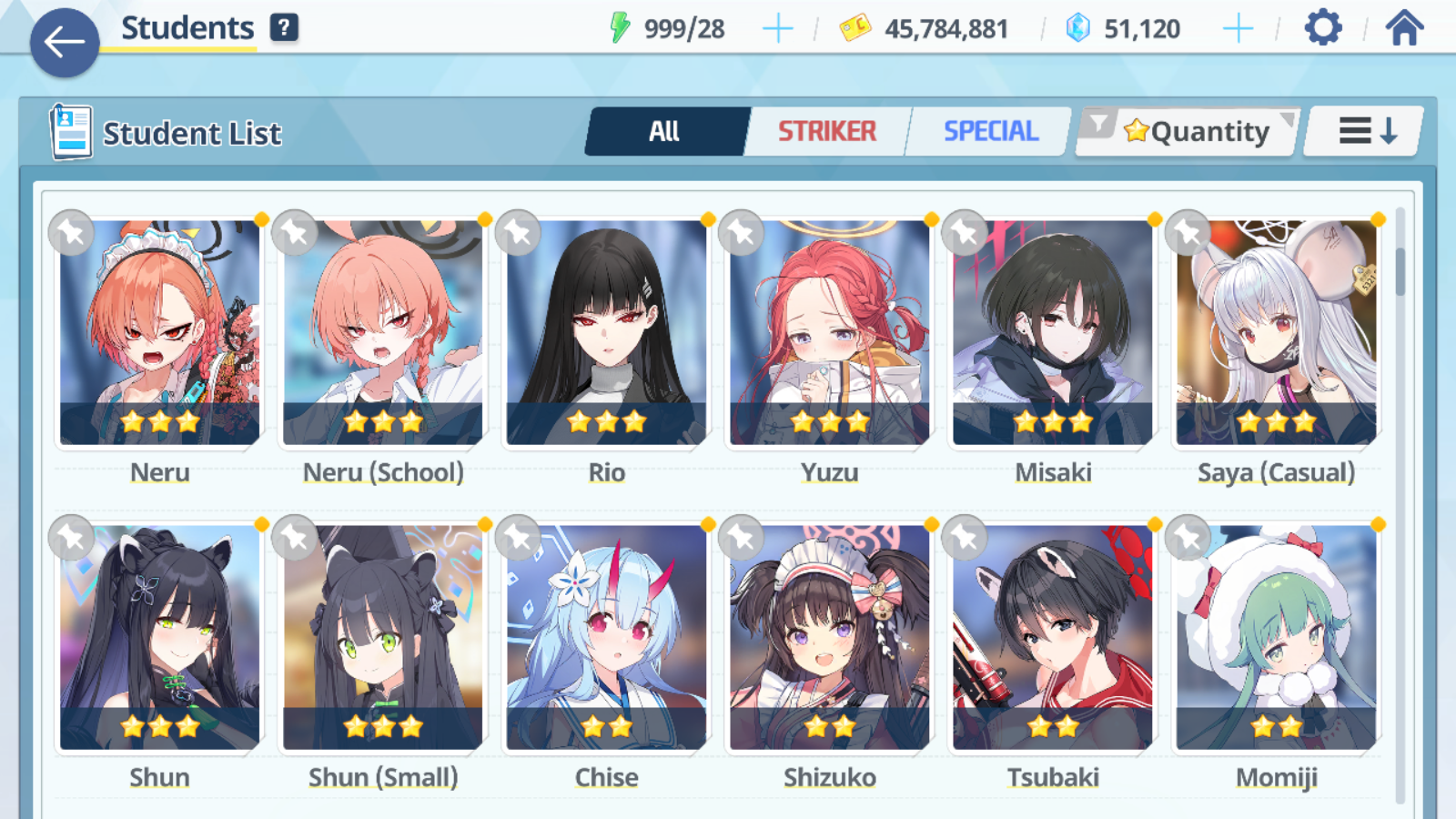Viewport: 1456px width, 819px height.
Task: Return to the home lobby
Action: point(1404,28)
